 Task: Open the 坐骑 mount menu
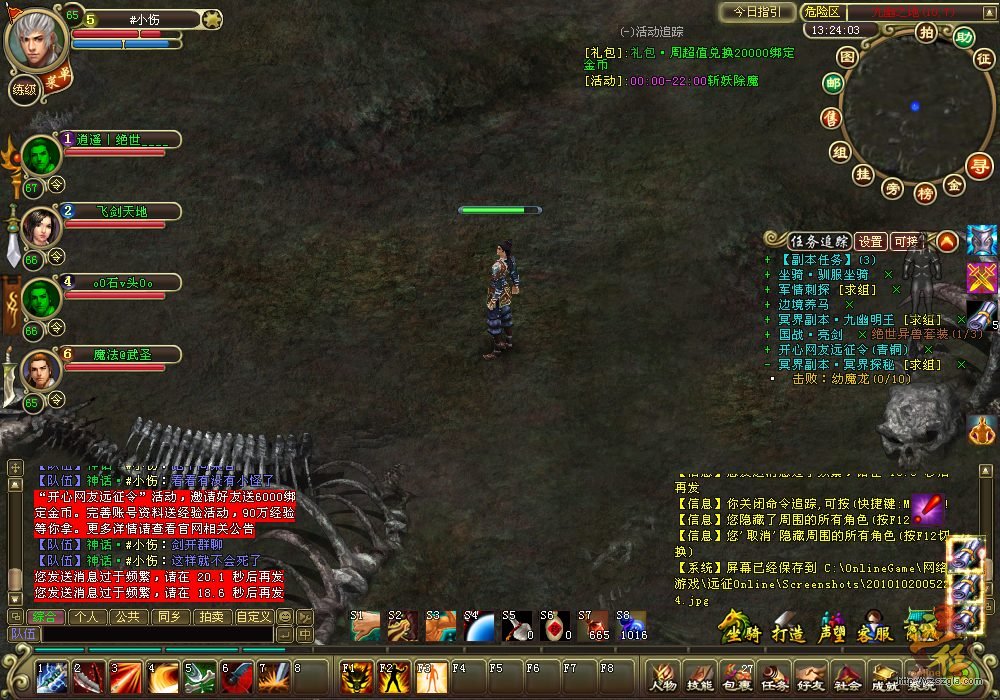[742, 634]
